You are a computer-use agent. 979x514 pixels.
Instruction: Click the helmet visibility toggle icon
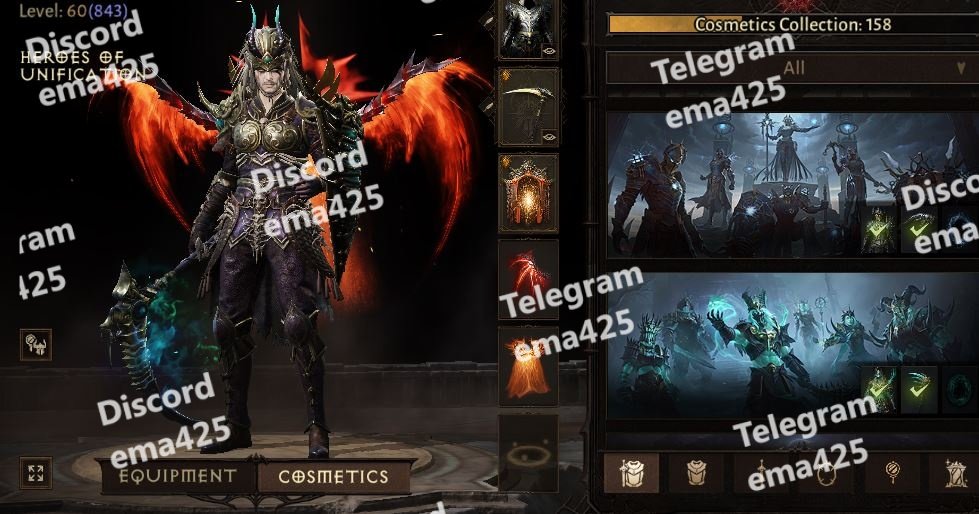tap(35, 346)
